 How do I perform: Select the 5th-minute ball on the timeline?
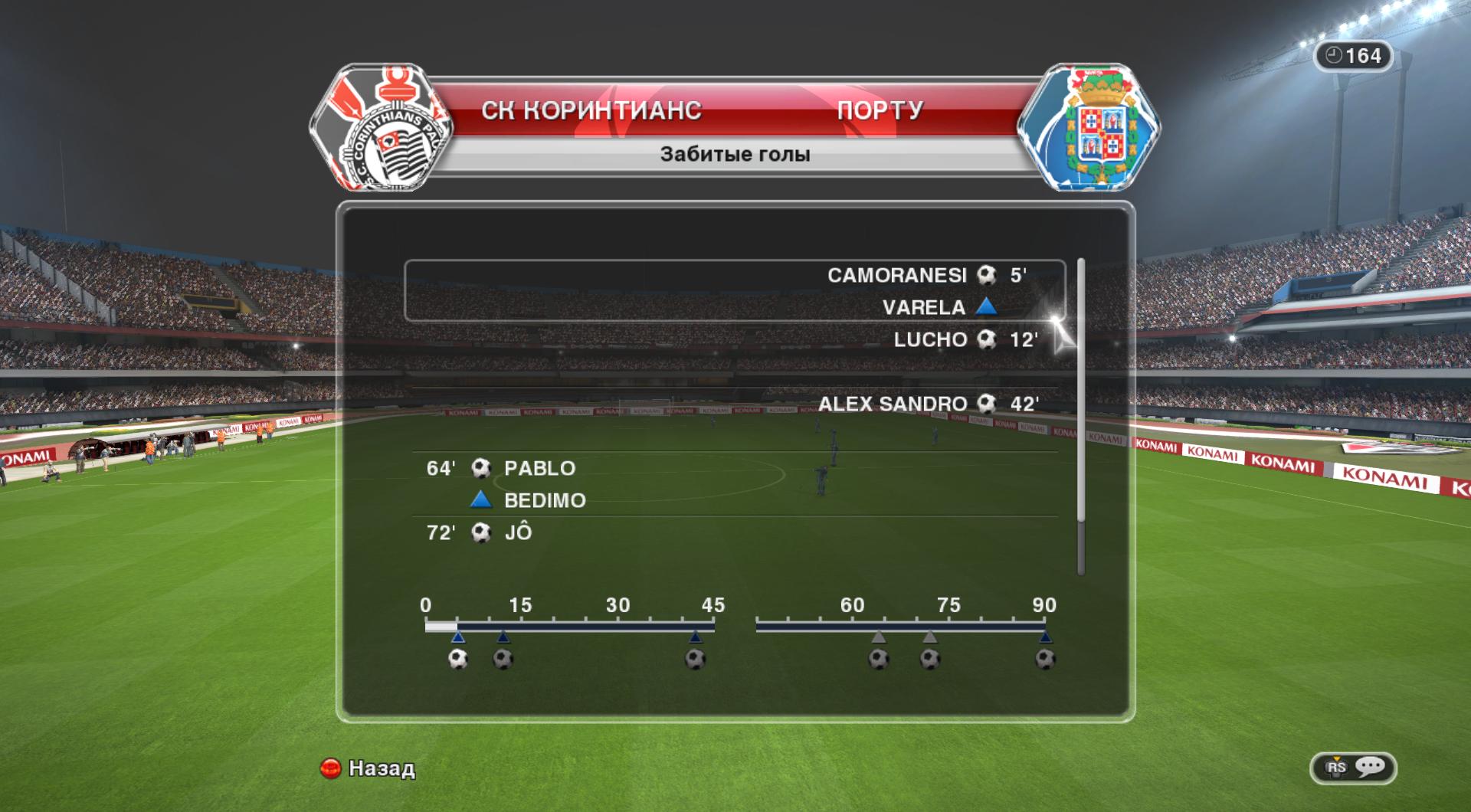(458, 659)
